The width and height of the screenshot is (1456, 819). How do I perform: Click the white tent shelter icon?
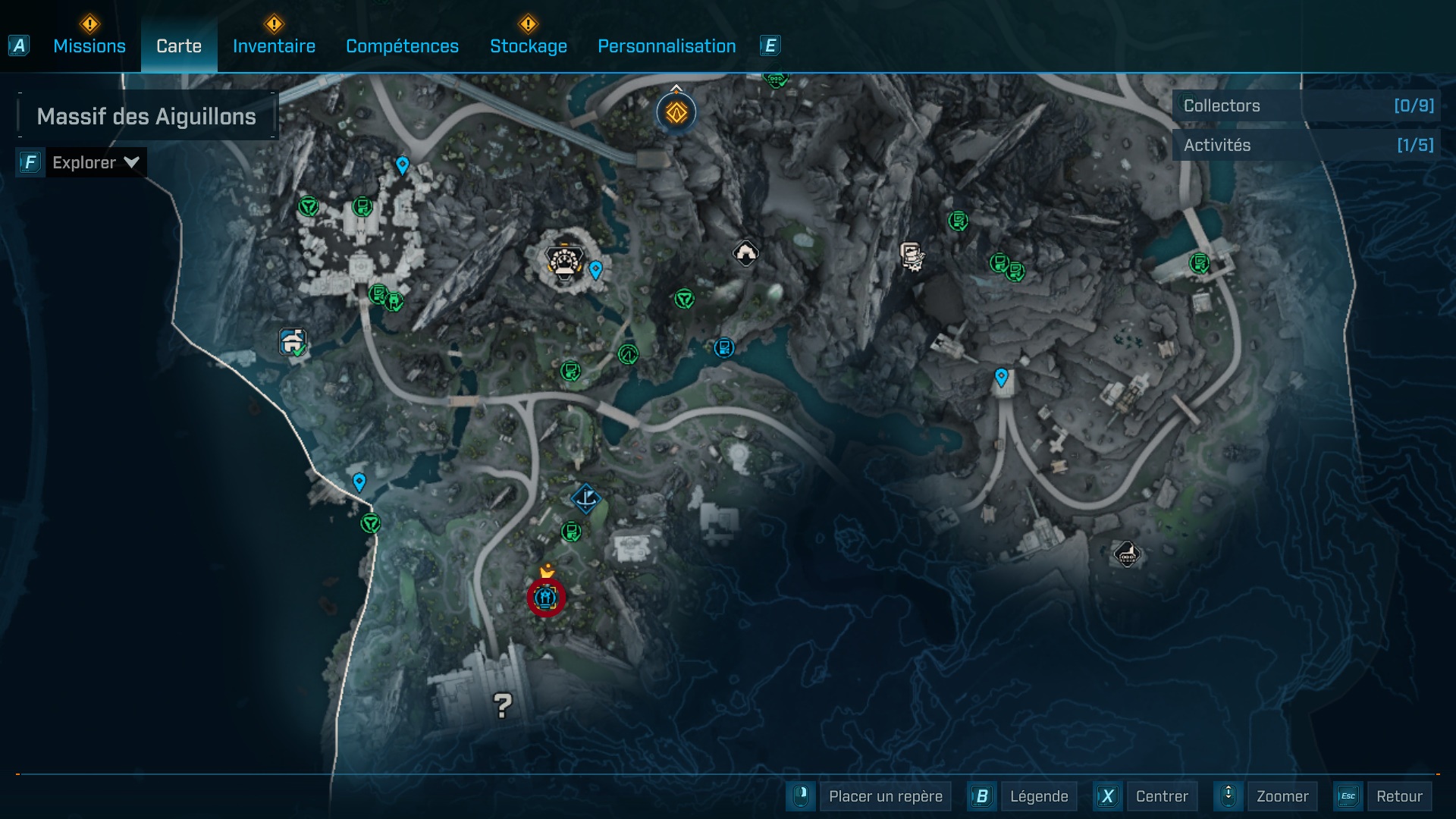click(x=746, y=252)
